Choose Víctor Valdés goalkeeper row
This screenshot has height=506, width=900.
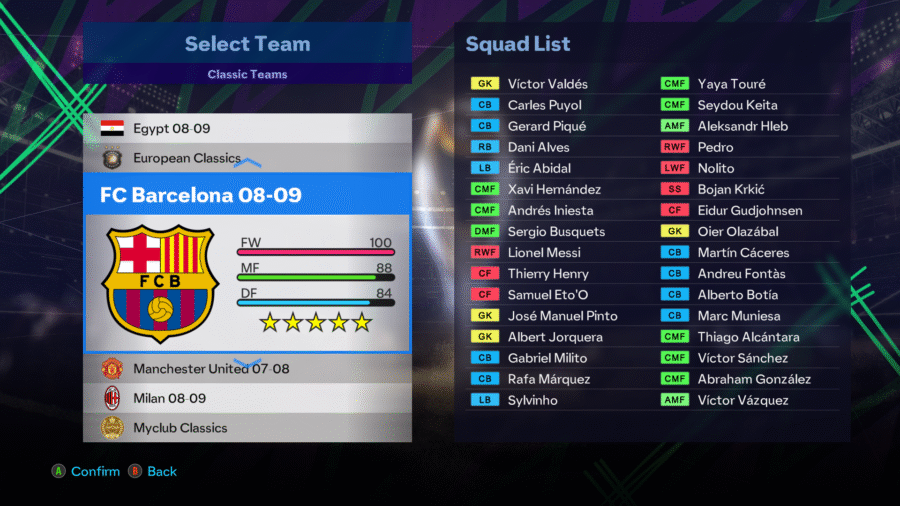click(x=547, y=84)
